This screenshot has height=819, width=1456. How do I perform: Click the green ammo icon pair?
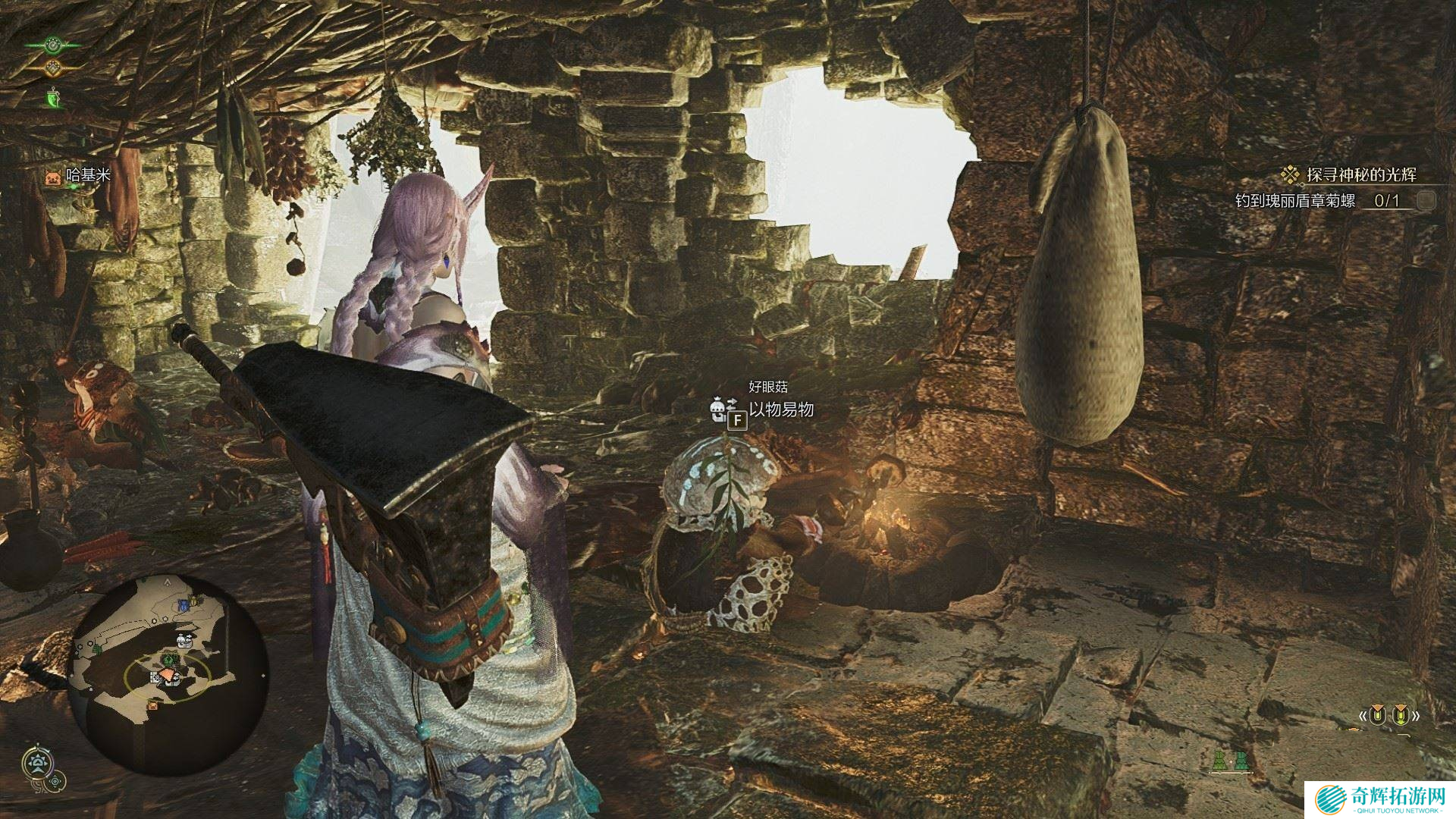pos(1230,761)
